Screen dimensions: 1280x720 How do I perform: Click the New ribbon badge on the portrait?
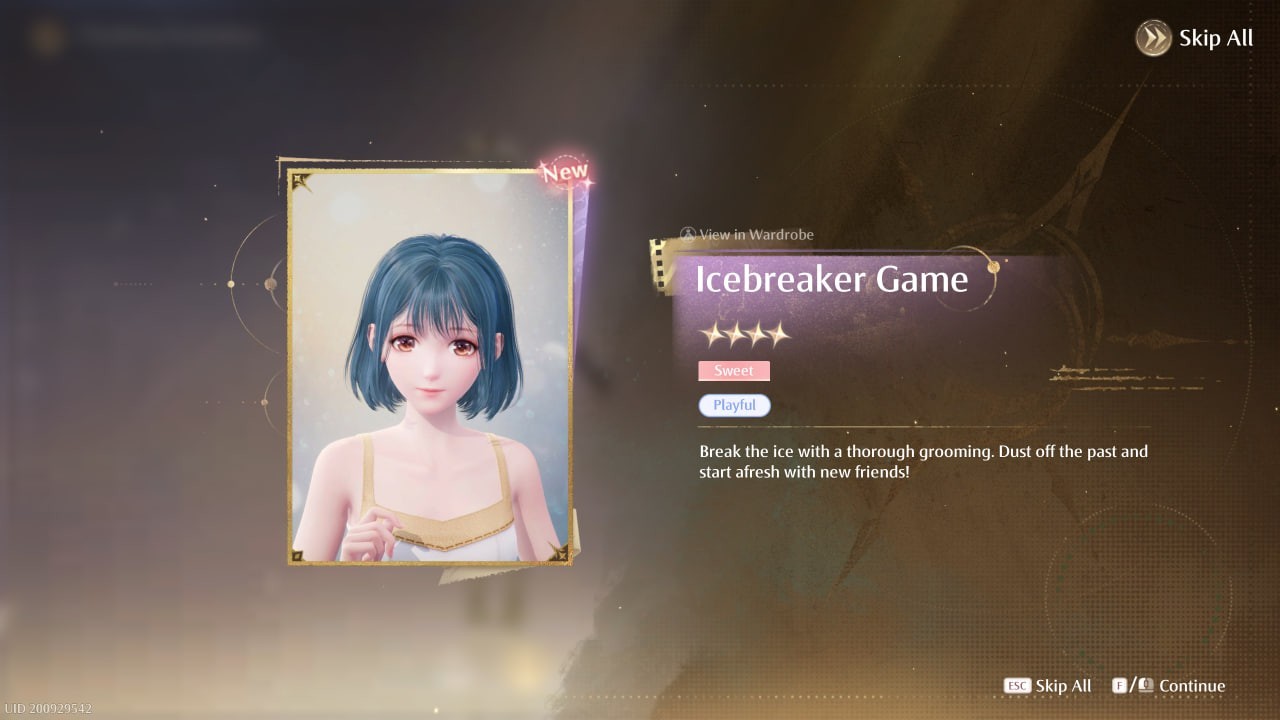tap(565, 172)
